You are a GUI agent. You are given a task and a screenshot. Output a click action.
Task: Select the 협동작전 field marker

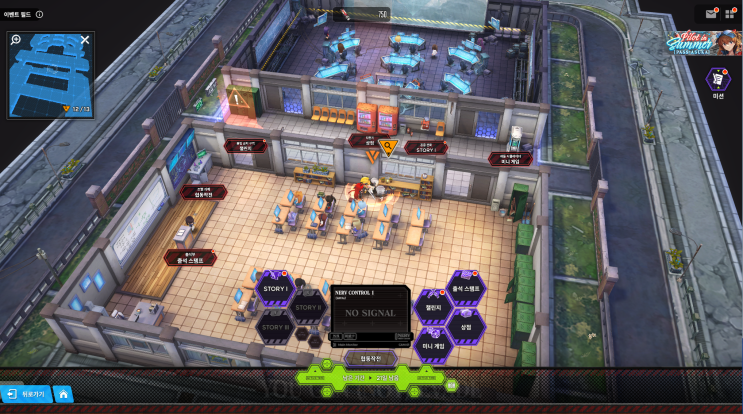[203, 191]
